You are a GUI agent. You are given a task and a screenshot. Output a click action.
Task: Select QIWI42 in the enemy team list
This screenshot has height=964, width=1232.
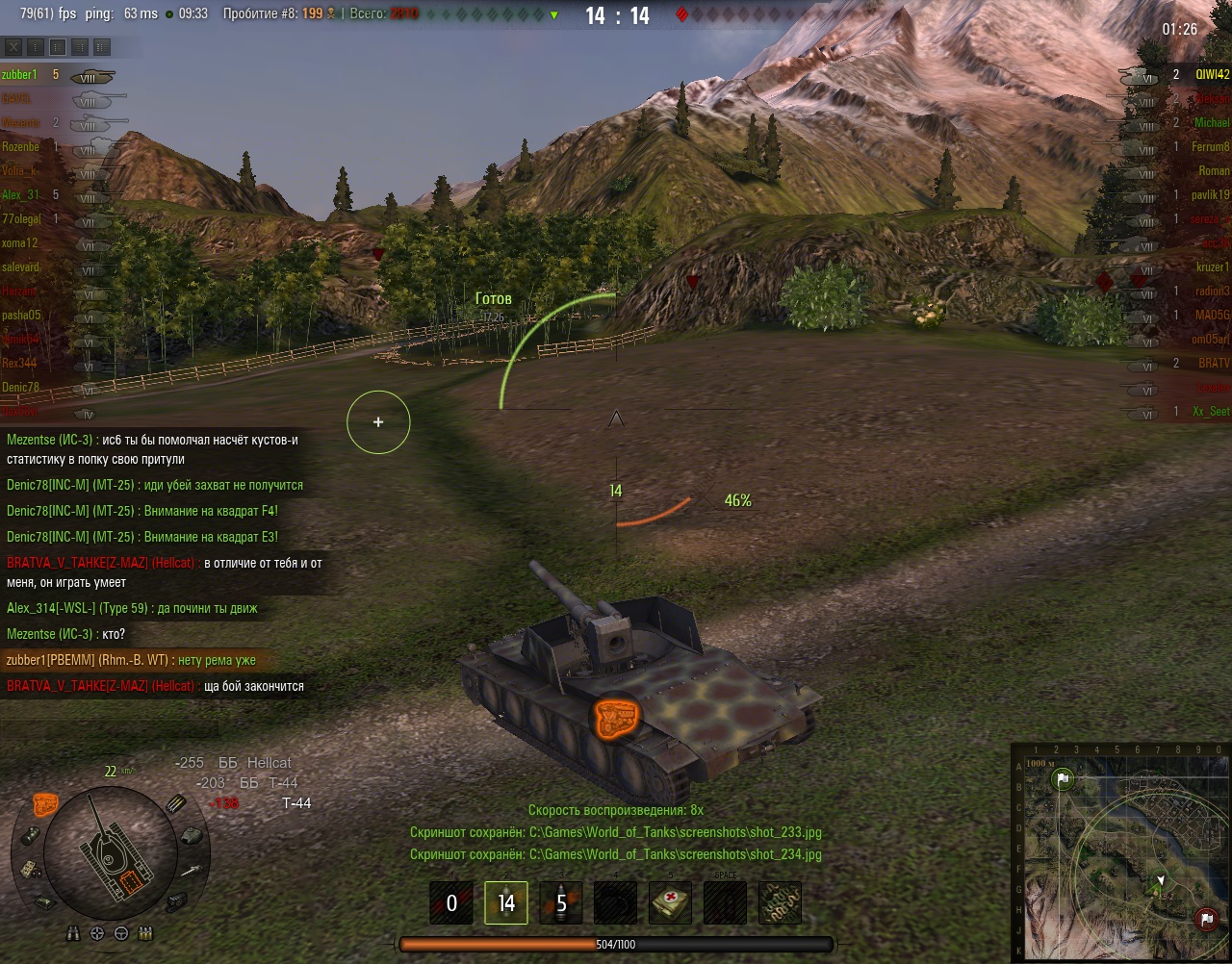[x=1211, y=75]
